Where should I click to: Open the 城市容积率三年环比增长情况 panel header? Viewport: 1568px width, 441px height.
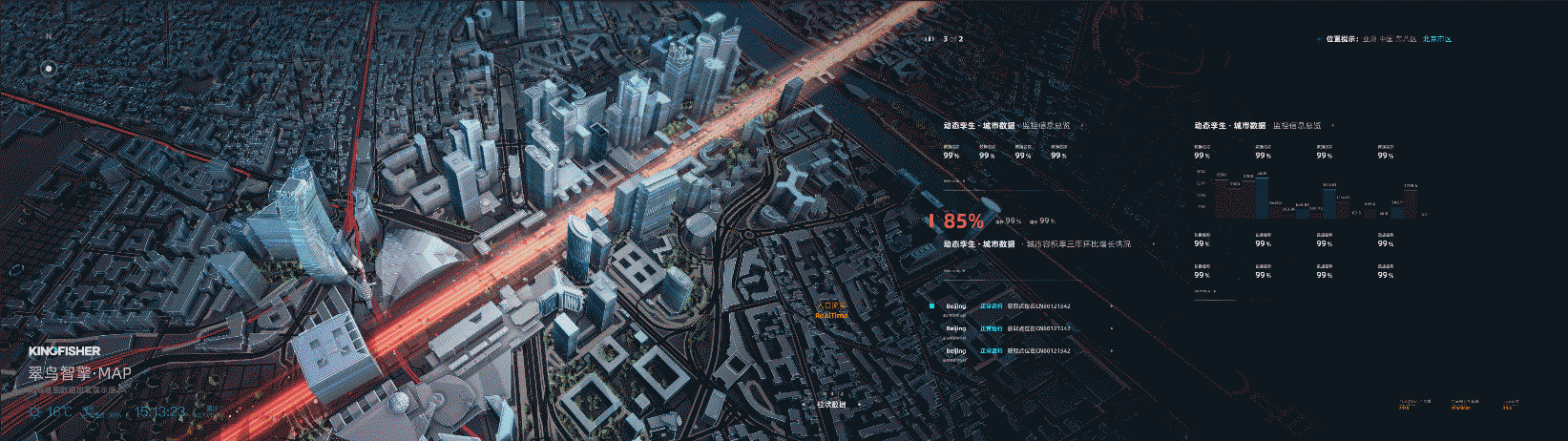point(1078,244)
